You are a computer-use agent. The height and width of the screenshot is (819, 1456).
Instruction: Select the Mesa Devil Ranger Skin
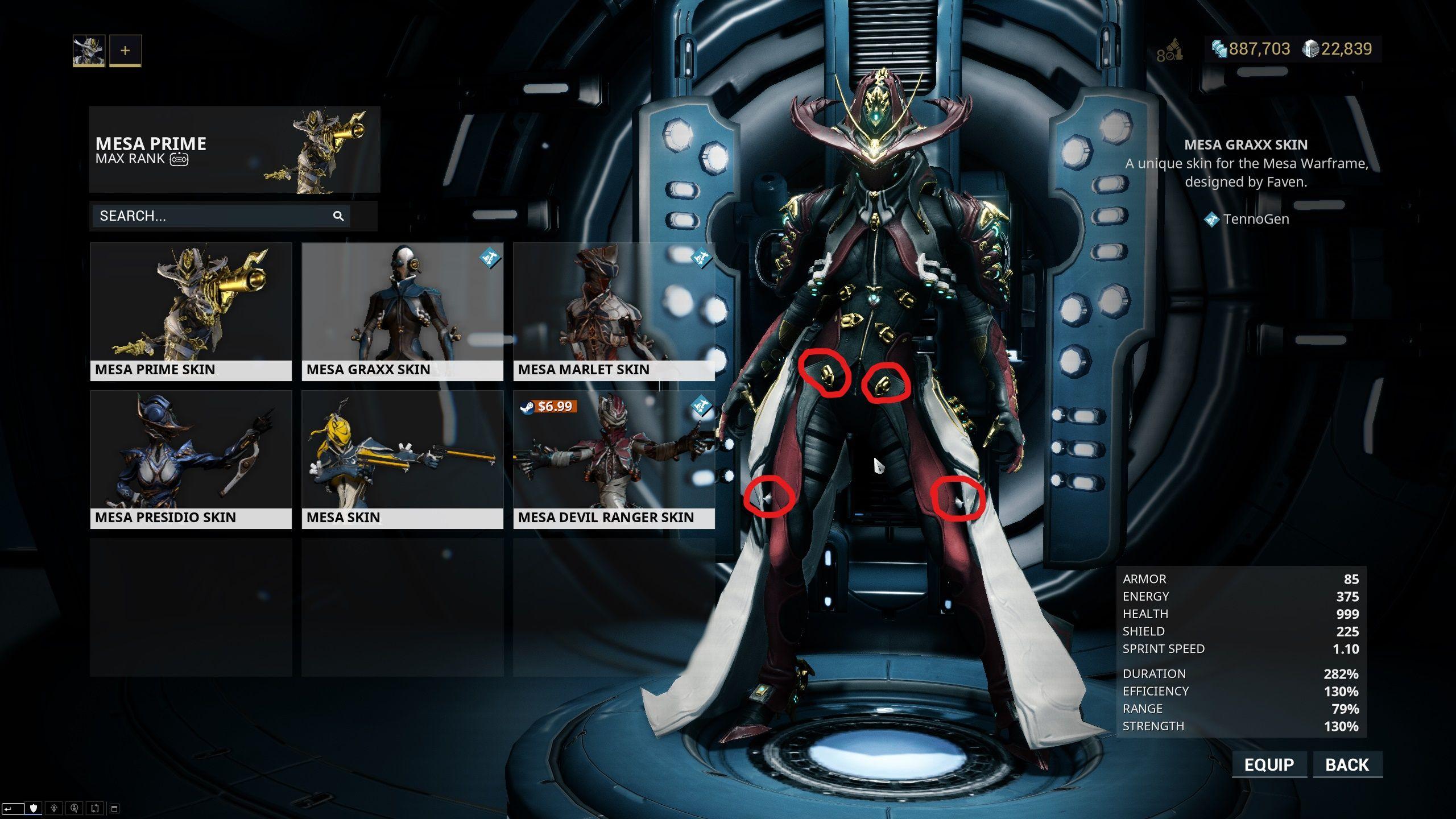(614, 459)
